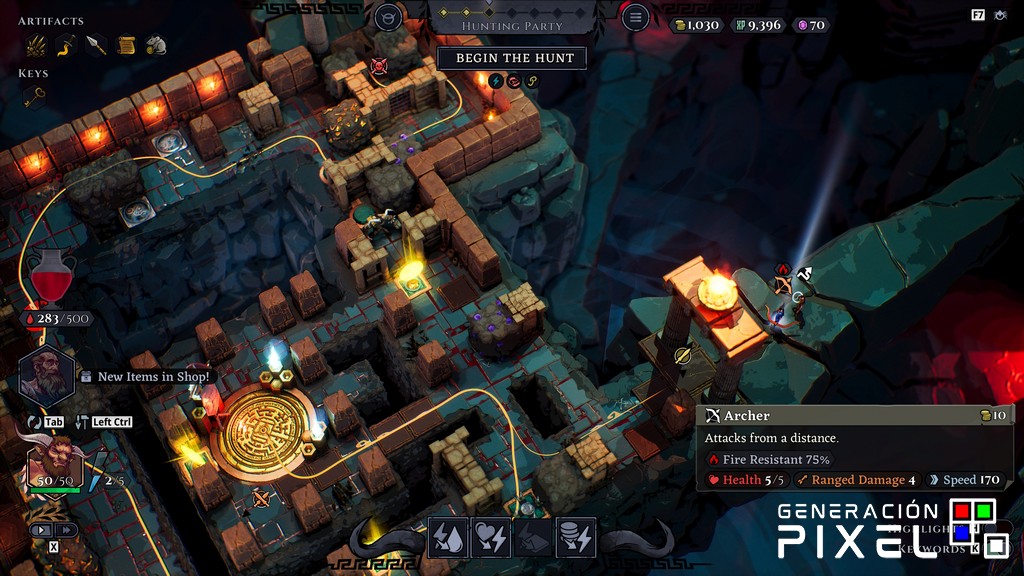Select the greyed-out third ability slot
Image resolution: width=1024 pixels, height=576 pixels.
533,538
